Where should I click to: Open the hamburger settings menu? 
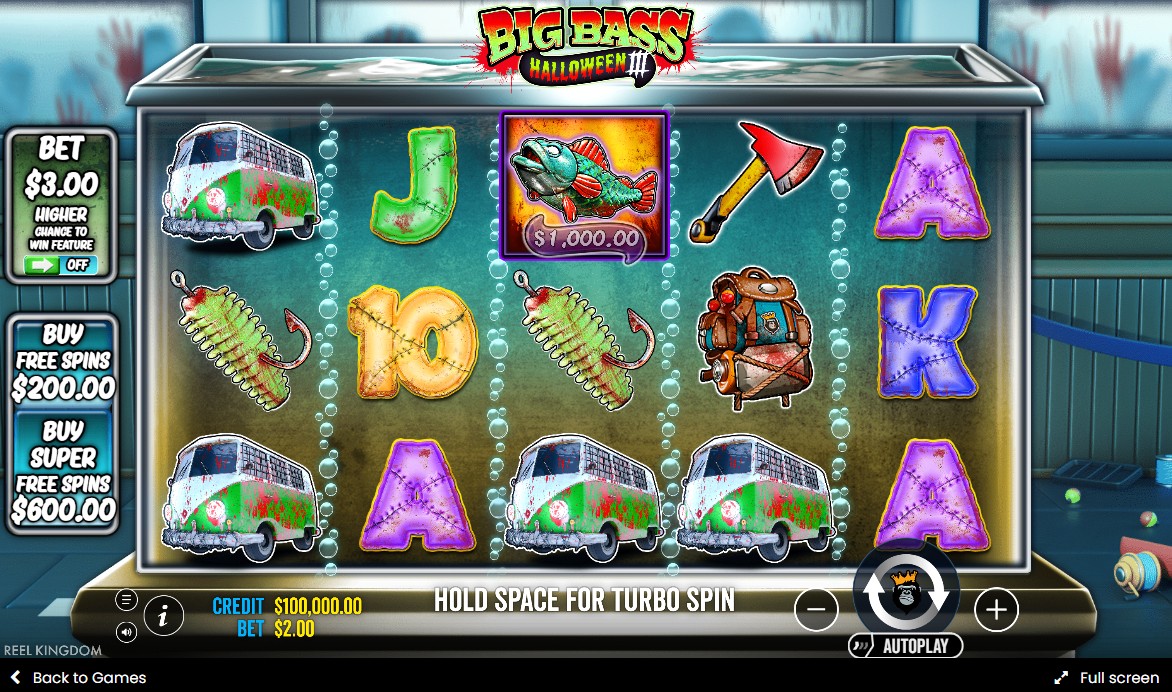[127, 600]
